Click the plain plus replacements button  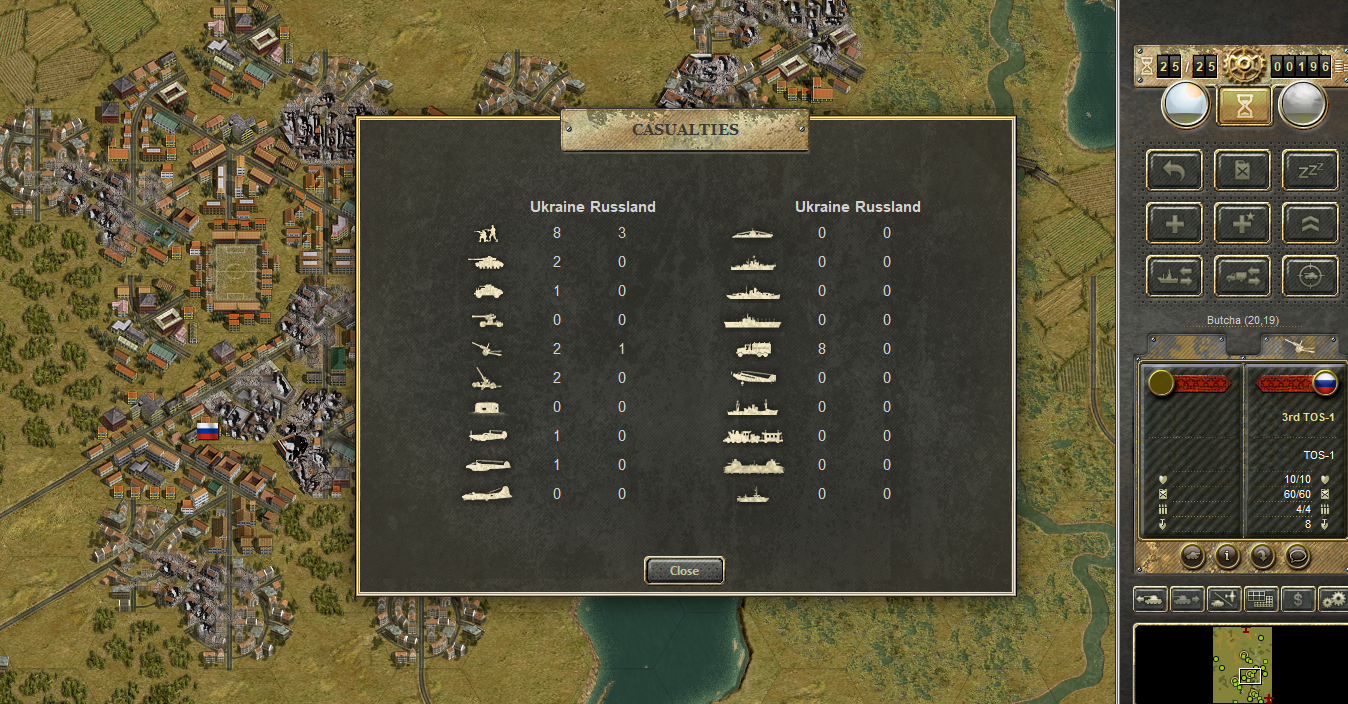[x=1175, y=223]
